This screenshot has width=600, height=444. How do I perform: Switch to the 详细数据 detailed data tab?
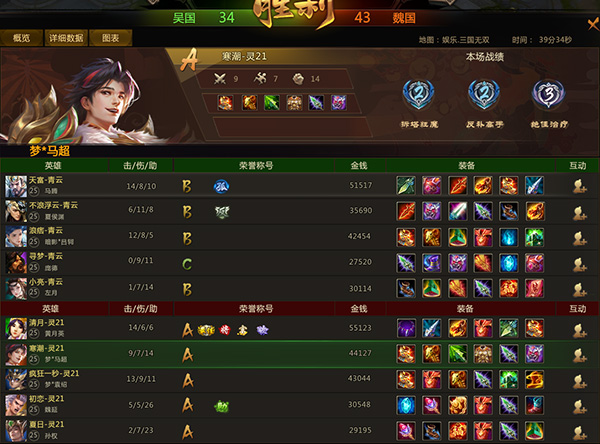point(67,38)
